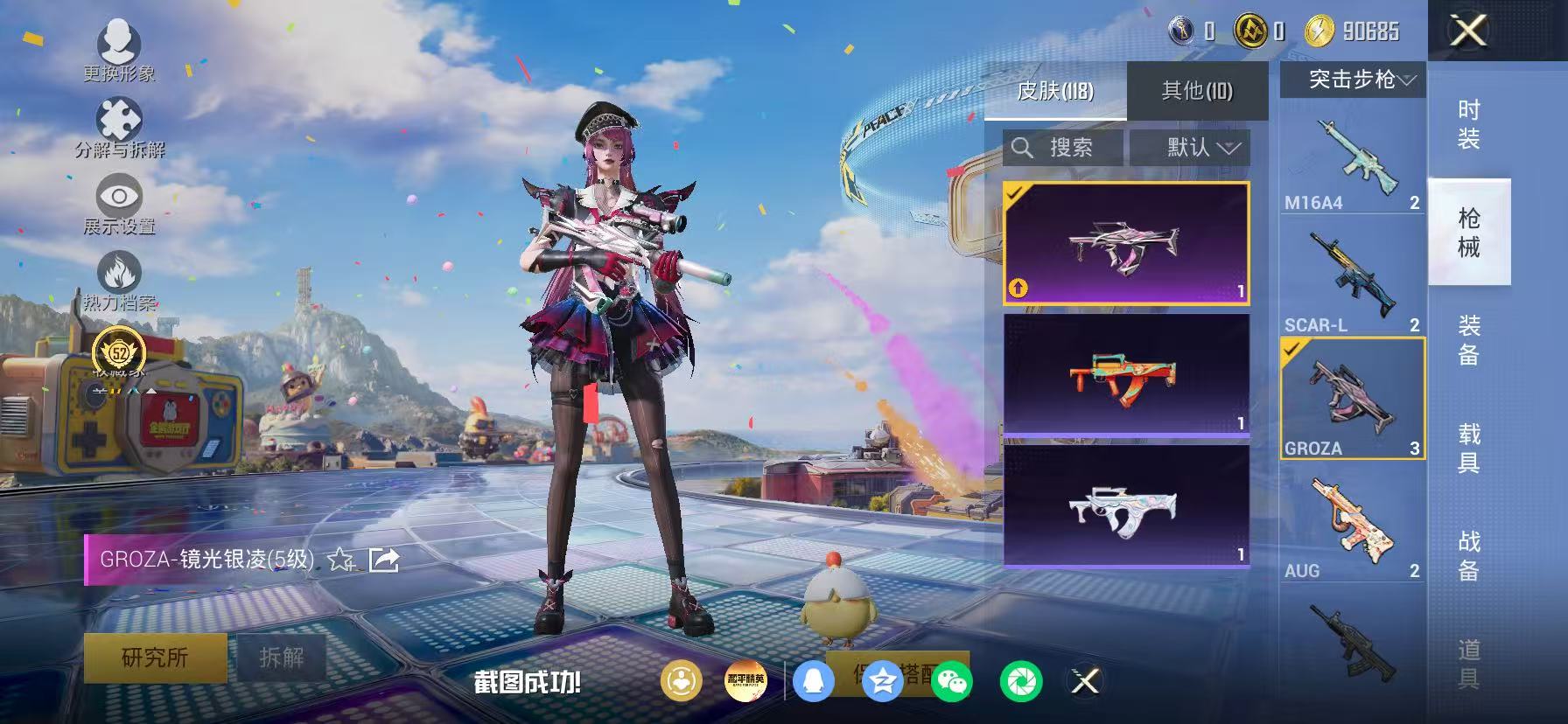The image size is (1568, 724).
Task: Open 展示设置 display settings
Action: pyautogui.click(x=119, y=205)
